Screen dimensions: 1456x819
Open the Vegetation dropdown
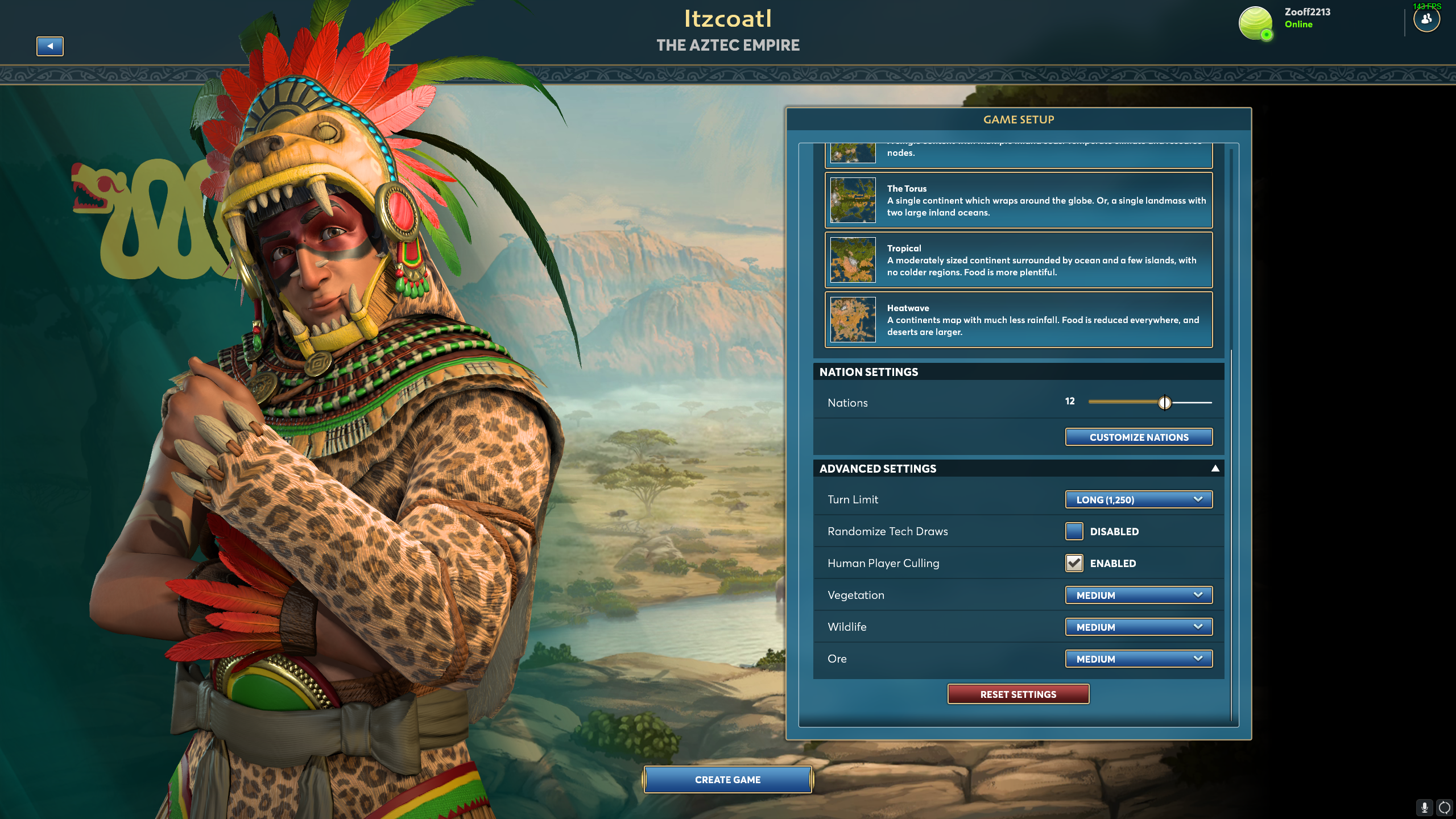1139,595
